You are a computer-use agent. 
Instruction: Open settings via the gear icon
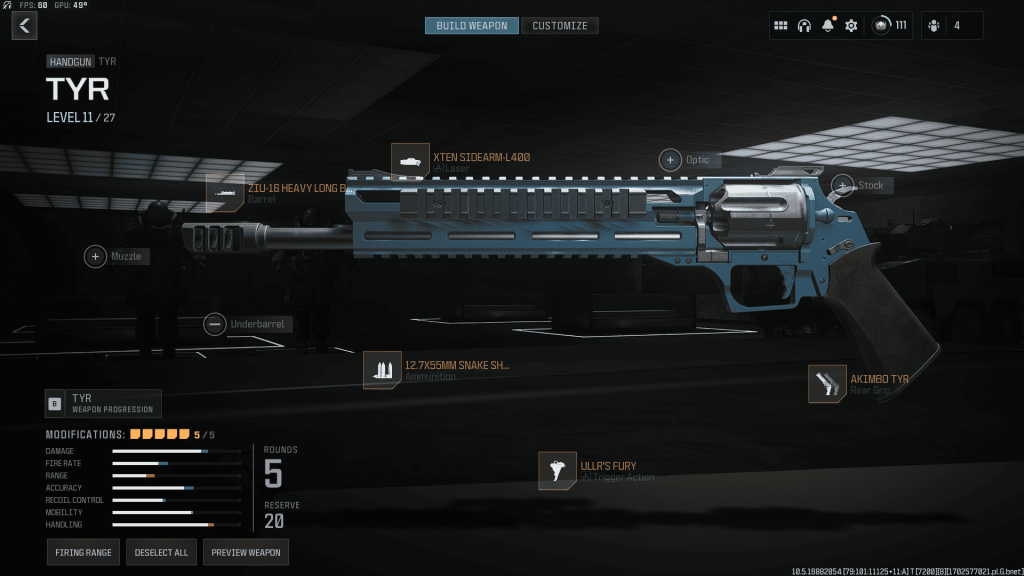[x=851, y=25]
